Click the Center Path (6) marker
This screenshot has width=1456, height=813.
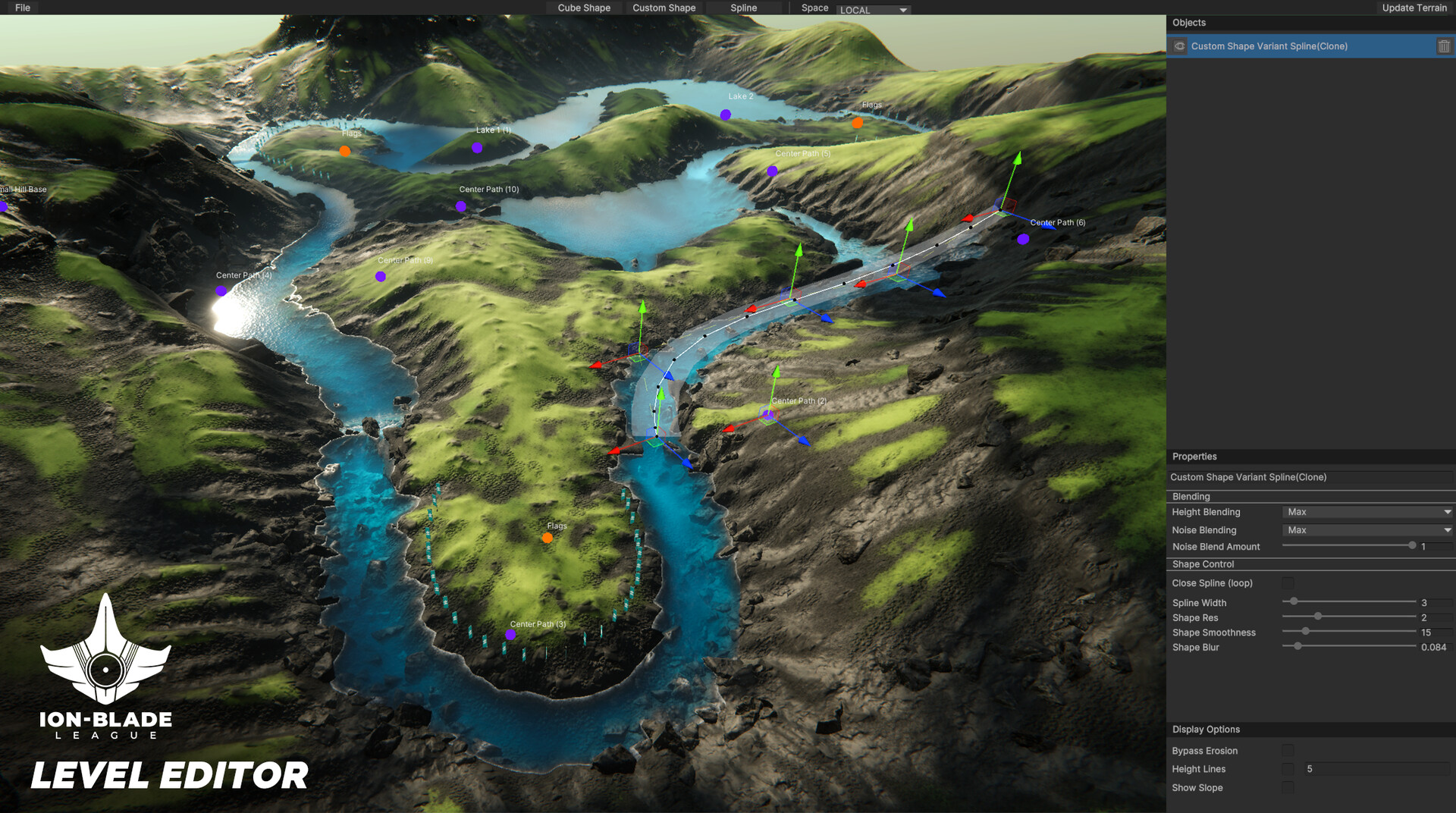pyautogui.click(x=1023, y=239)
